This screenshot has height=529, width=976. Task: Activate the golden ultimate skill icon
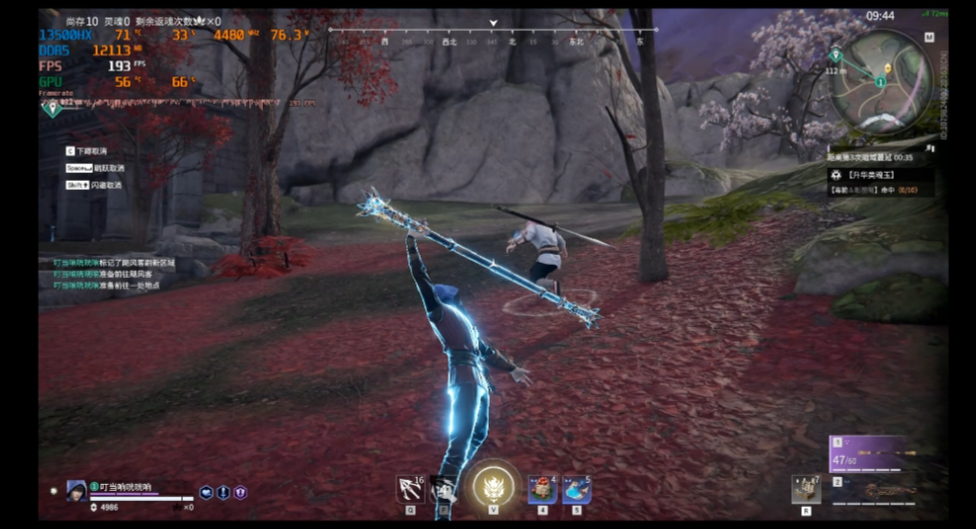click(x=494, y=488)
